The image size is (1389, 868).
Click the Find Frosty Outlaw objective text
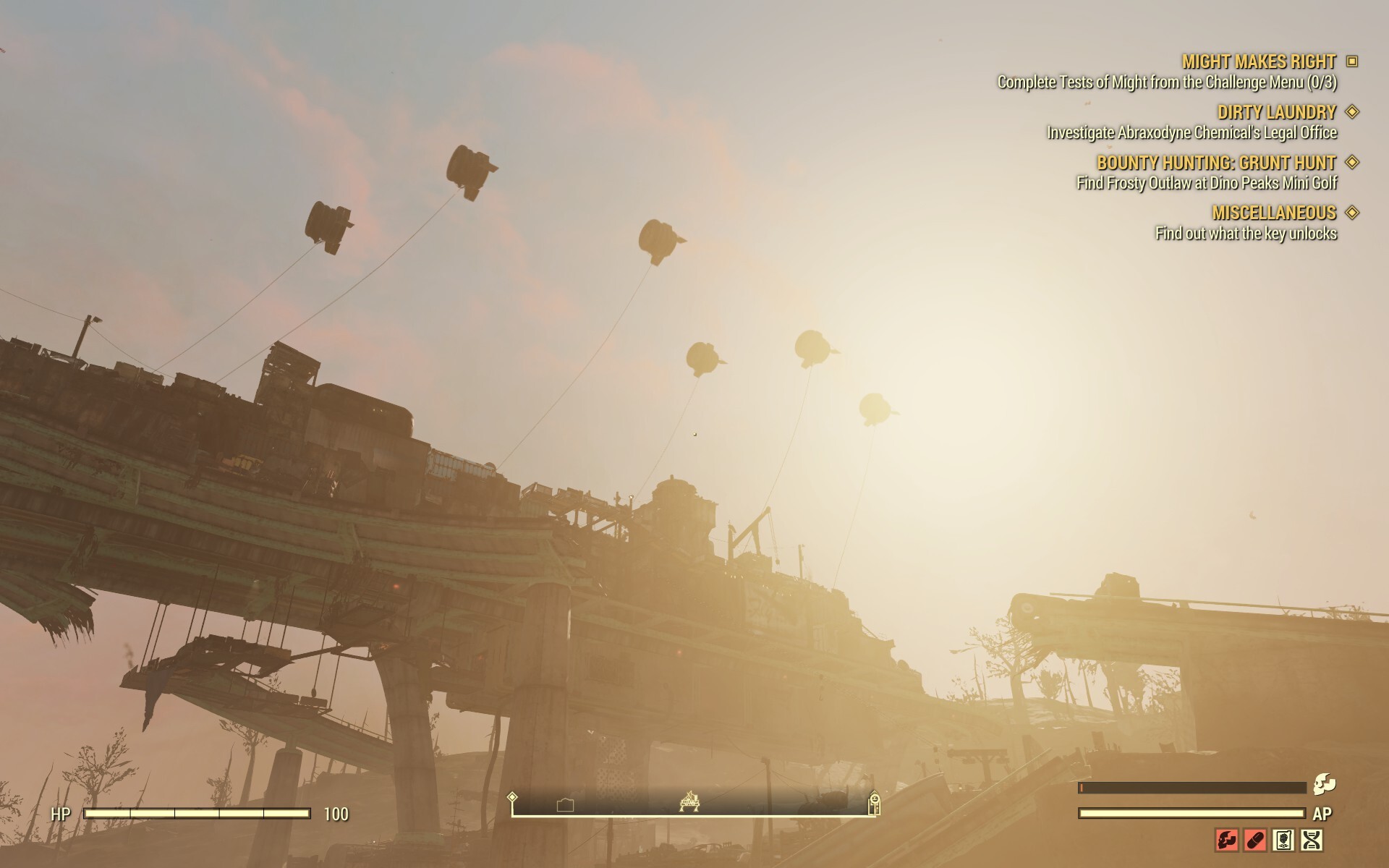(x=1207, y=184)
